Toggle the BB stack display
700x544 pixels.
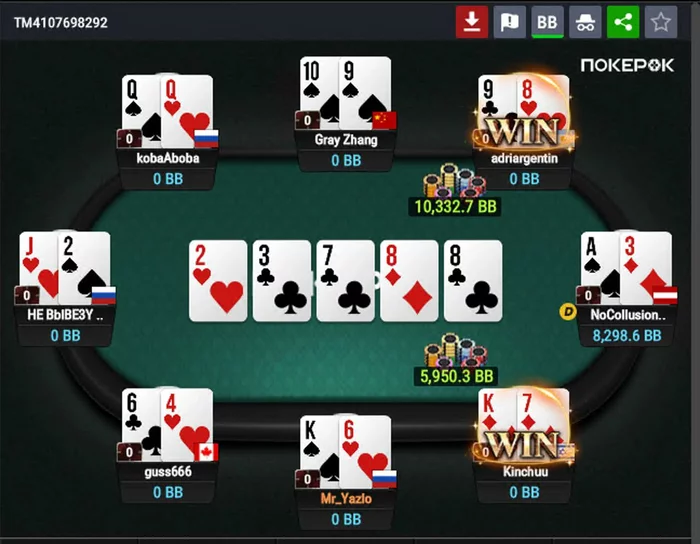pyautogui.click(x=547, y=22)
